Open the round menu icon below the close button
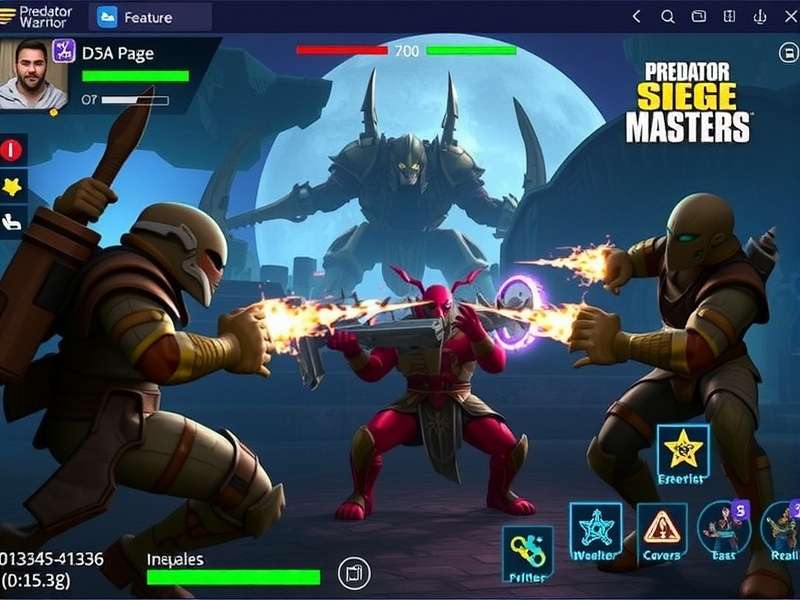 787,53
